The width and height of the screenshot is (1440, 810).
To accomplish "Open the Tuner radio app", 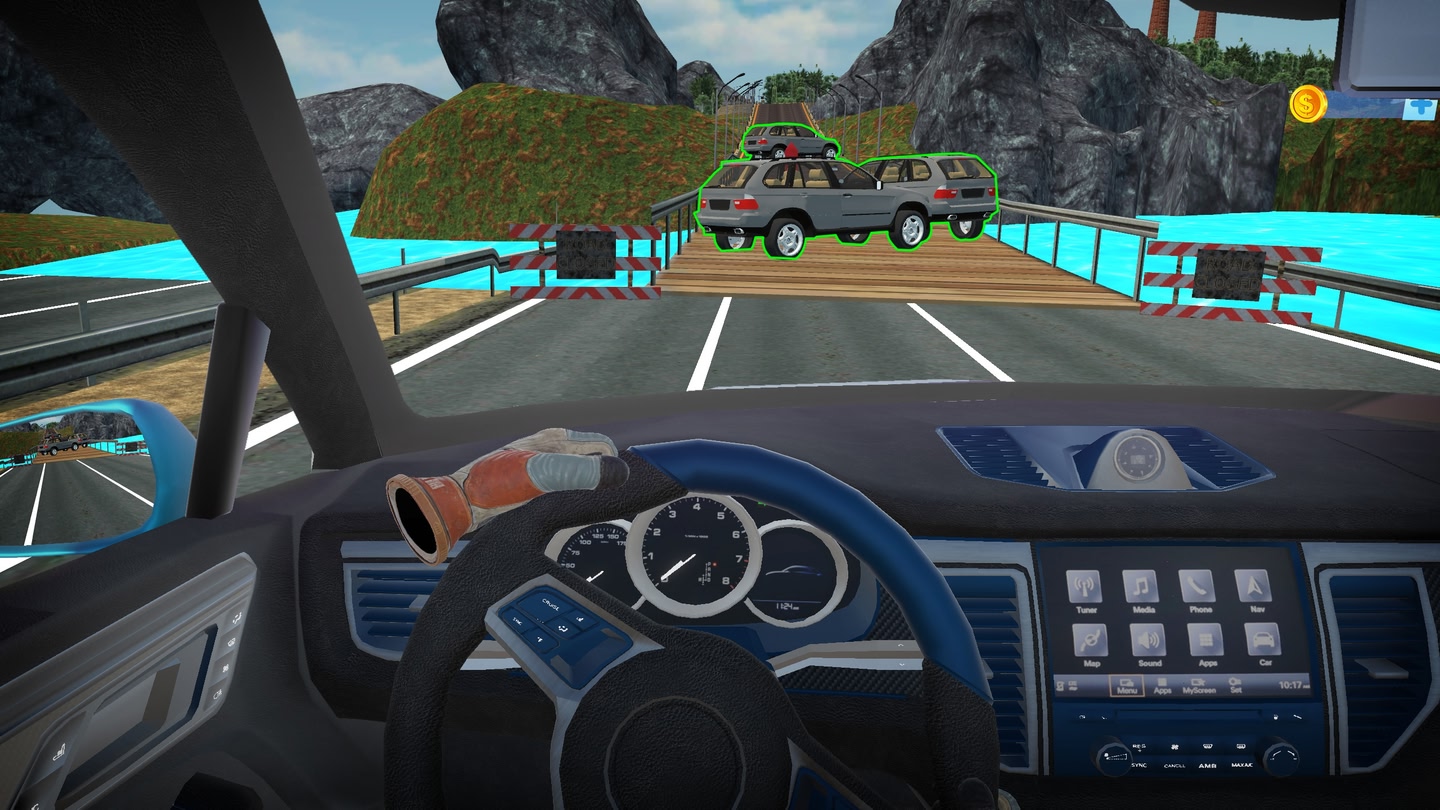I will [1085, 585].
